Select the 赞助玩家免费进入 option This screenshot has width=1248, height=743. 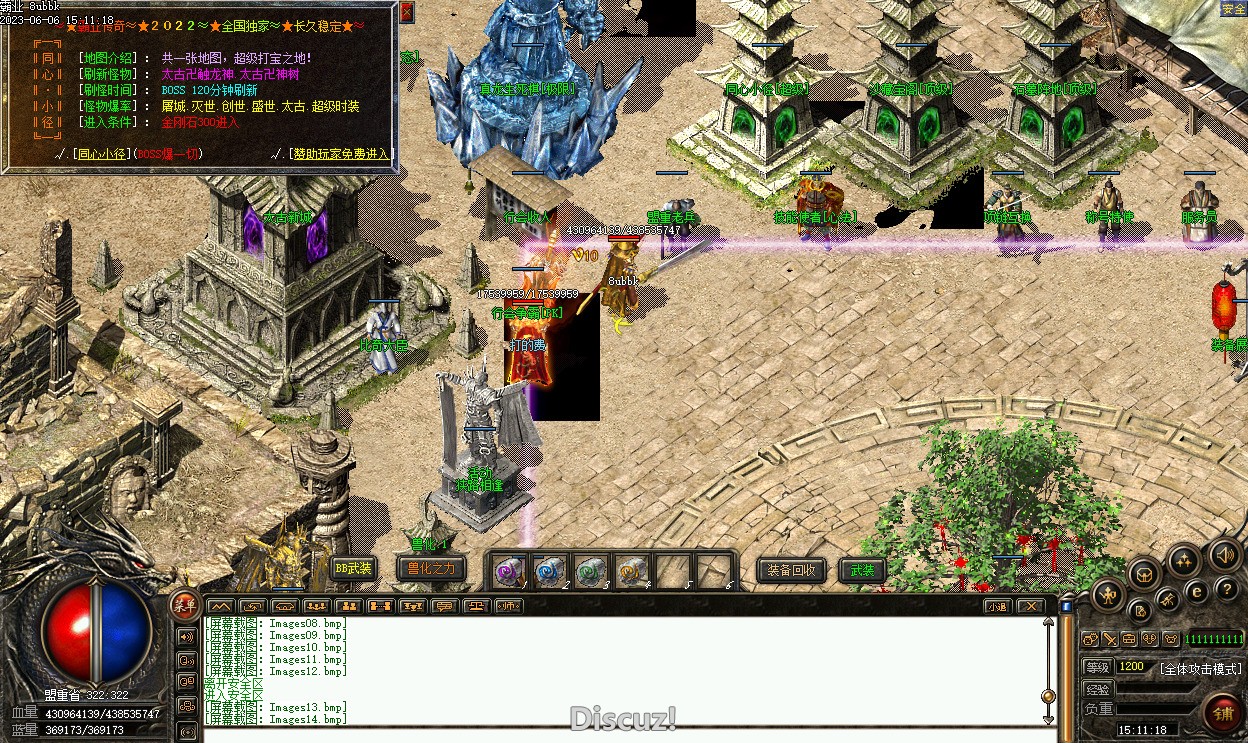point(338,154)
